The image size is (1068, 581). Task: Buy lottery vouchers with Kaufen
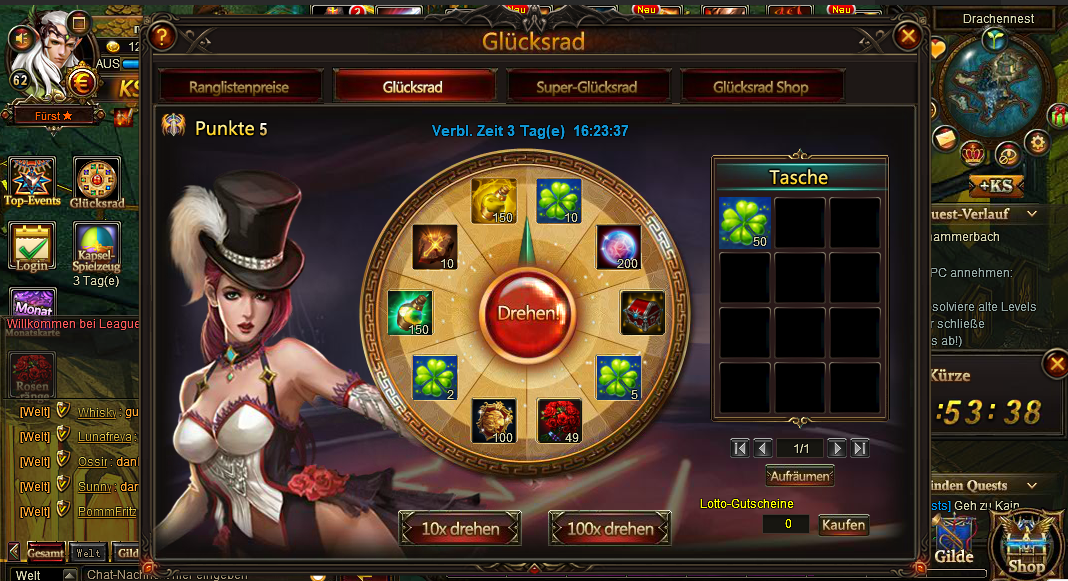(843, 524)
